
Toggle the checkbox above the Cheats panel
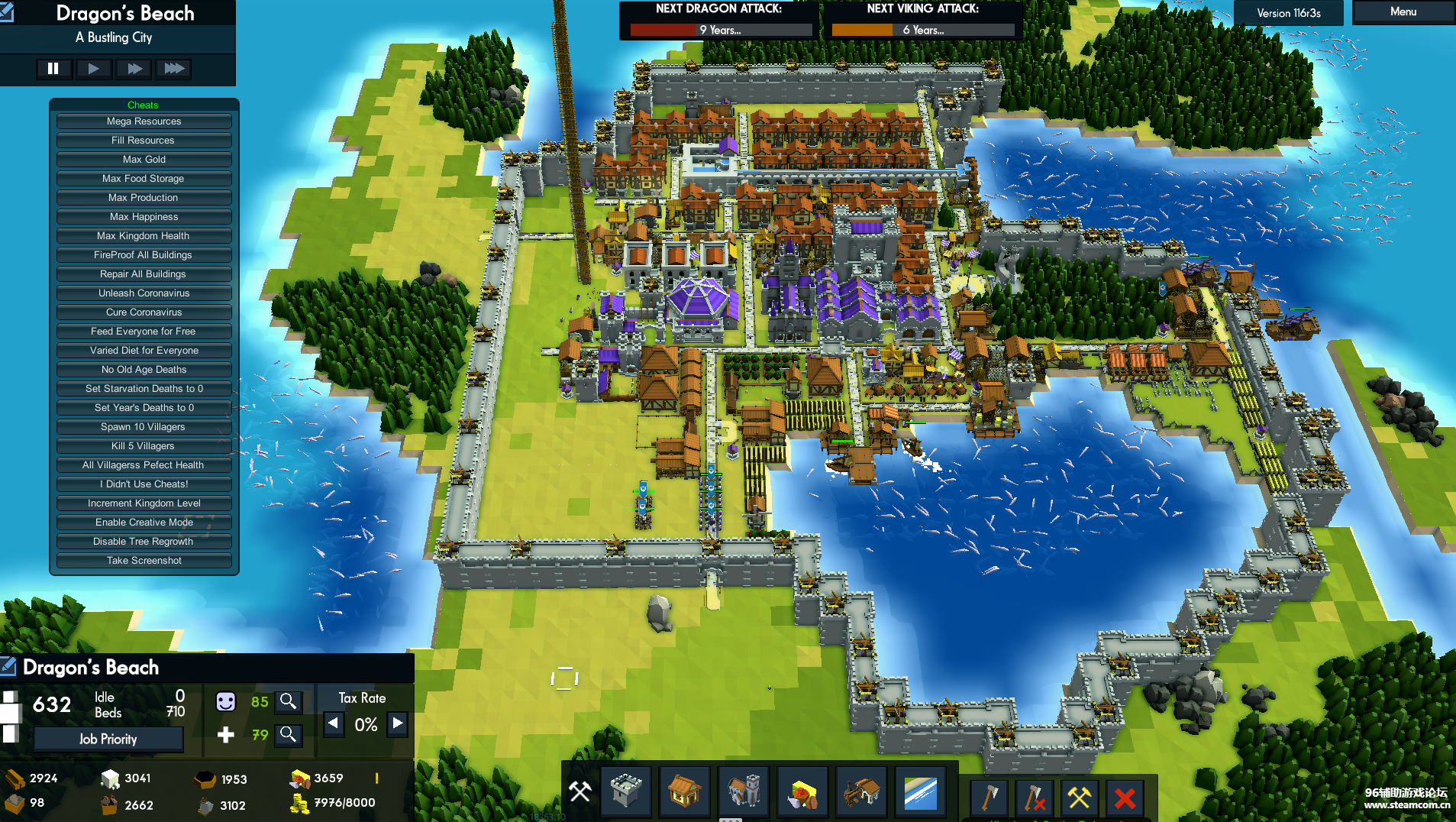[x=8, y=12]
